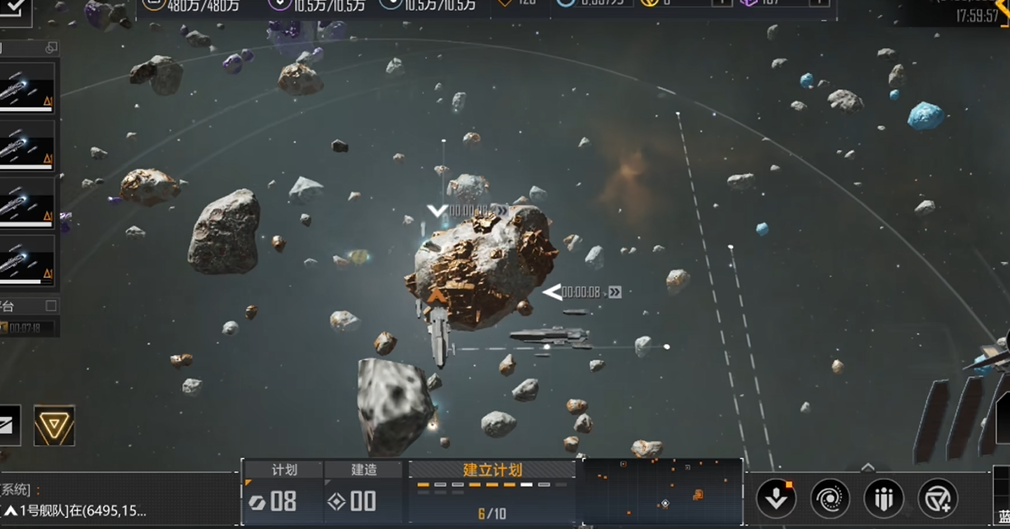Open the three-figures fleet icon button
1010x529 pixels.
pos(883,497)
